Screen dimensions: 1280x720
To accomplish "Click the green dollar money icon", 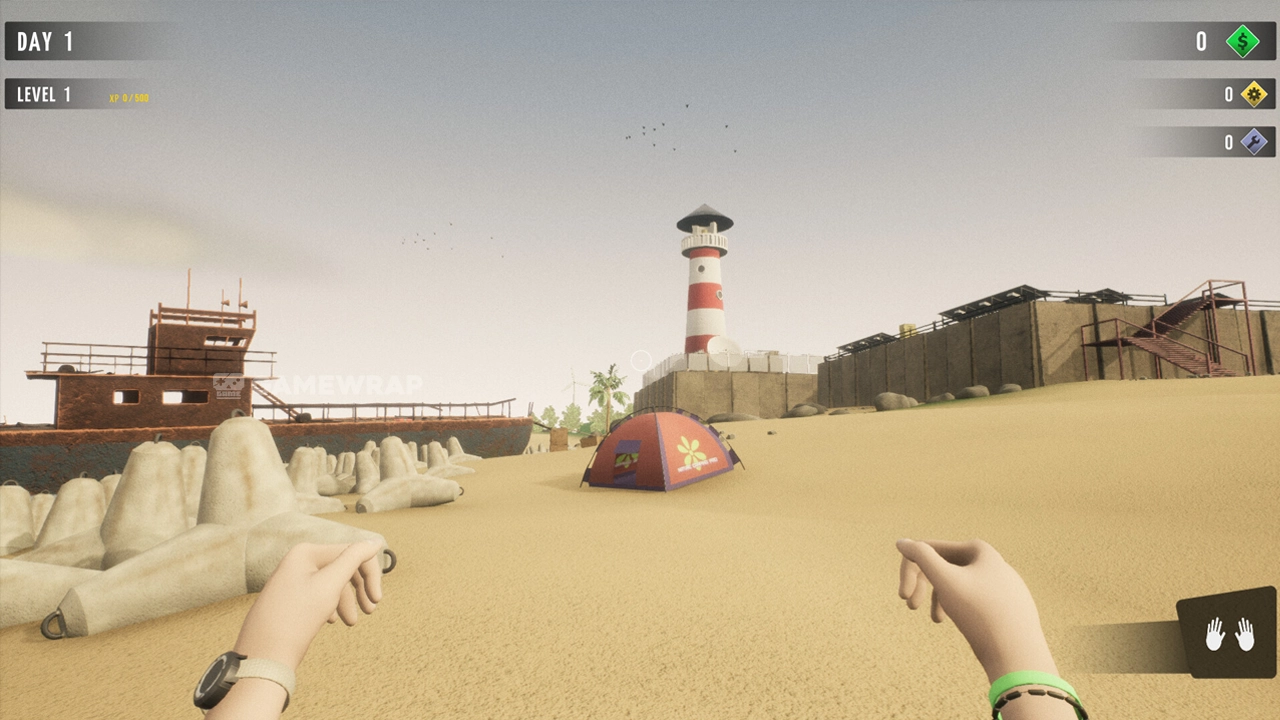I will 1243,41.
